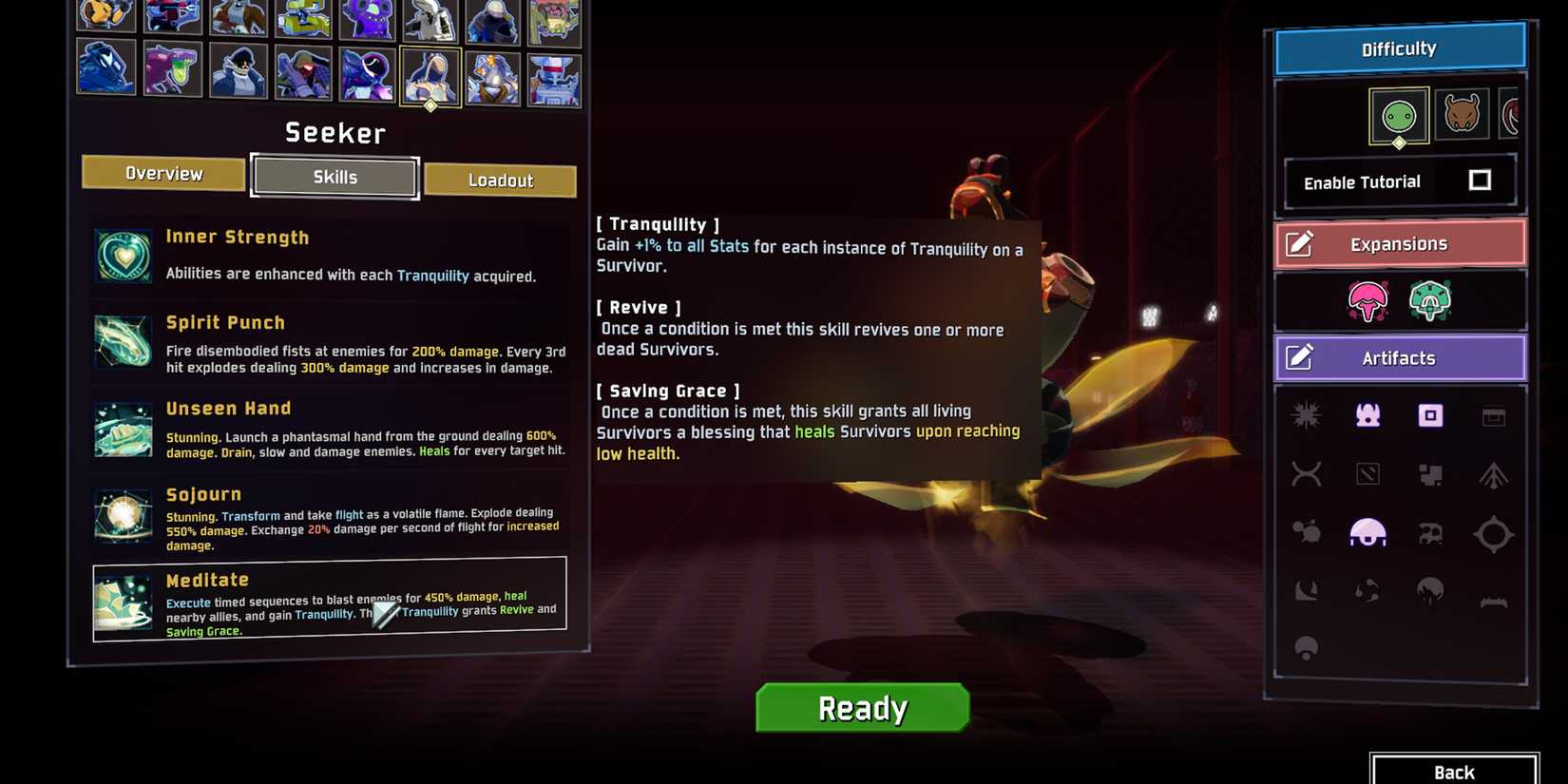Open the Overview tab
The width and height of the screenshot is (1568, 784).
(163, 173)
